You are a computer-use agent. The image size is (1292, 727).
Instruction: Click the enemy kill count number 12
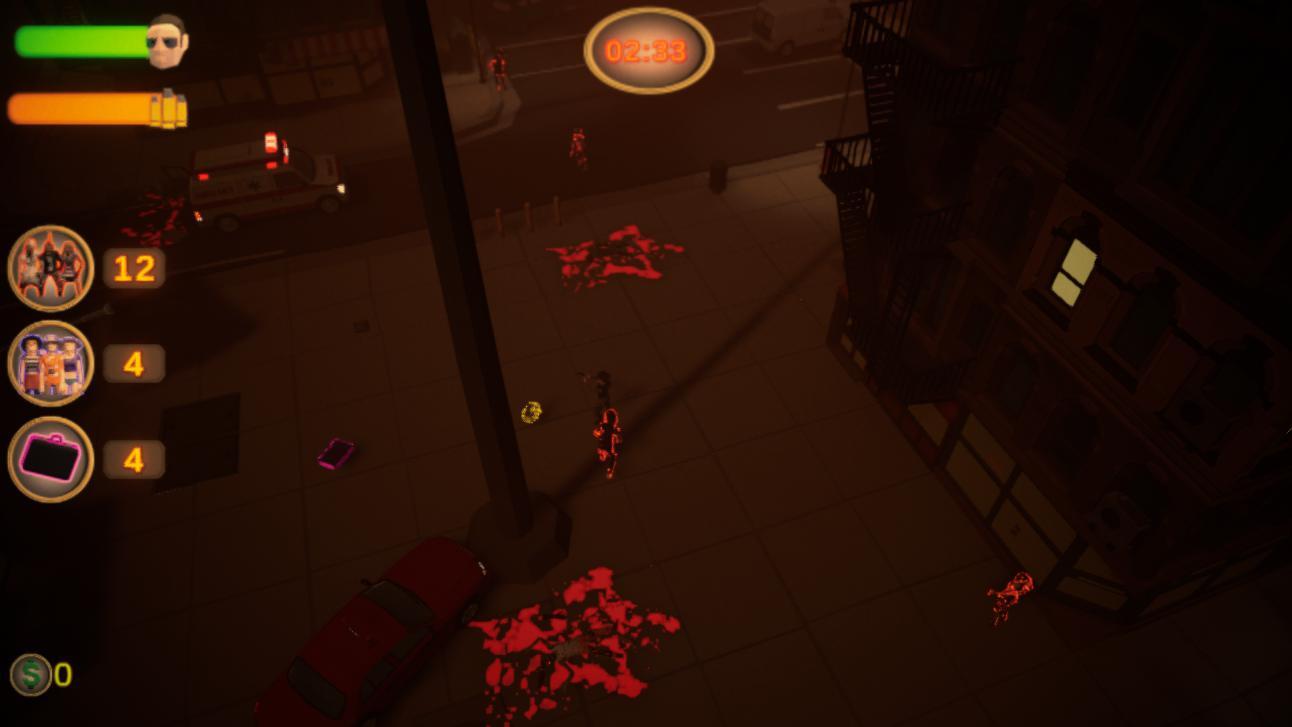click(133, 267)
